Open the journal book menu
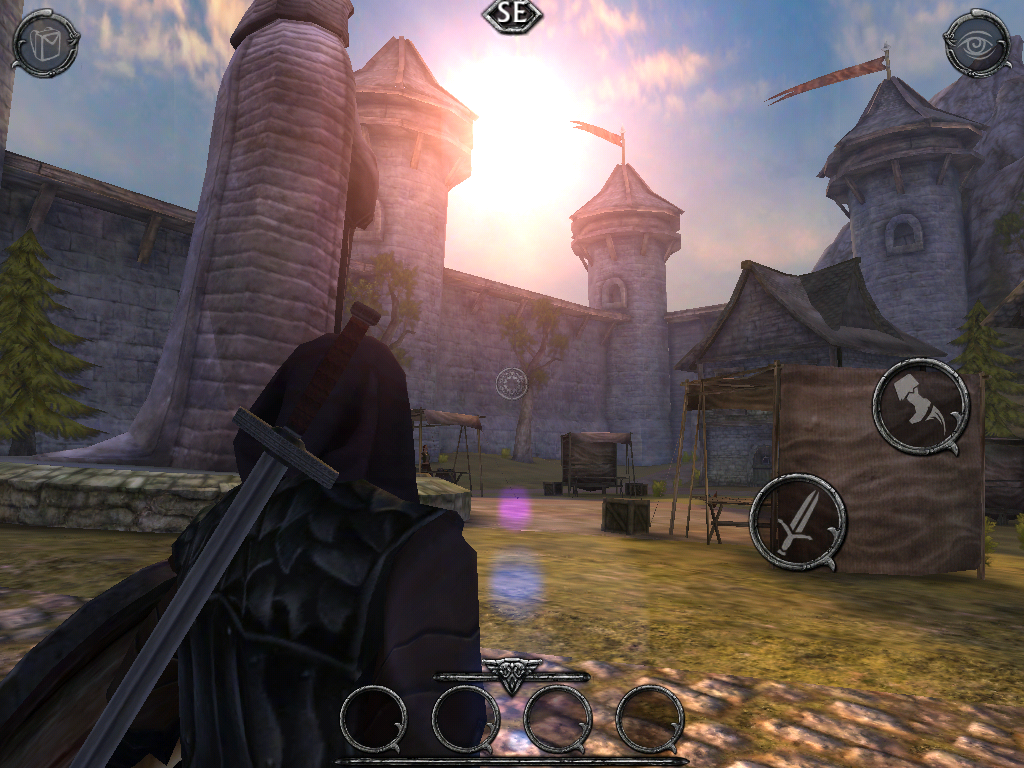The image size is (1024, 768). (x=45, y=43)
